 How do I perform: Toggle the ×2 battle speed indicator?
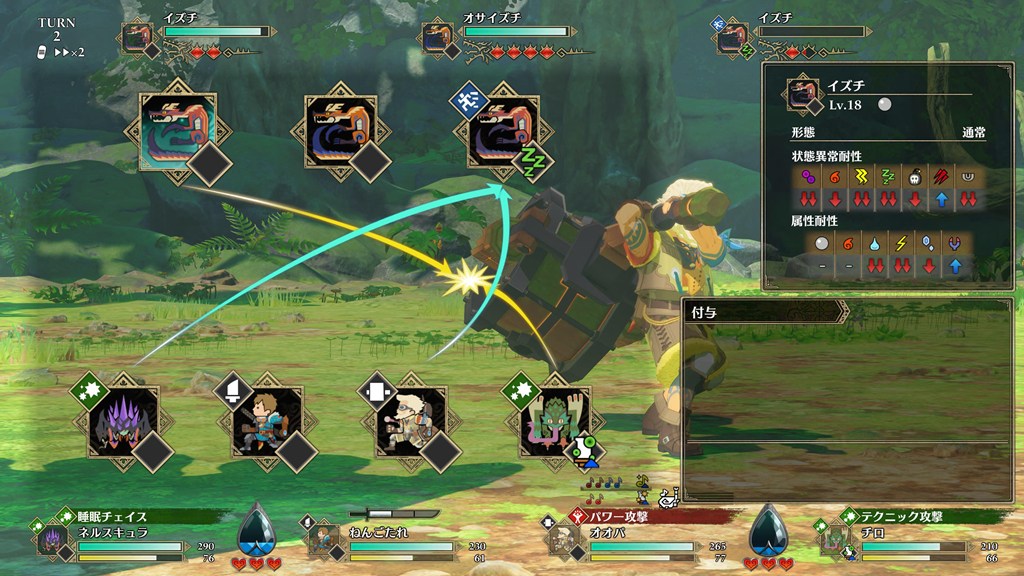coord(68,51)
